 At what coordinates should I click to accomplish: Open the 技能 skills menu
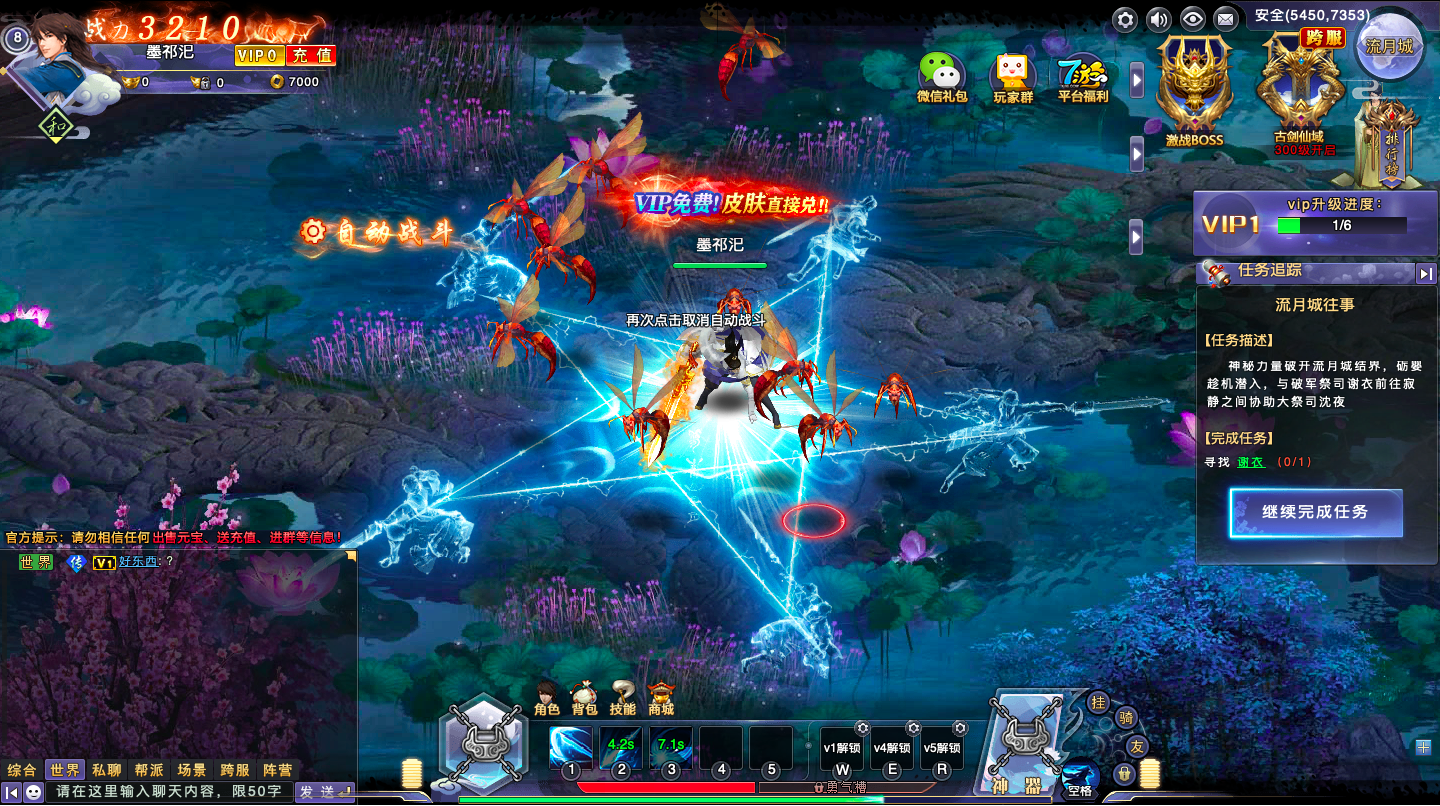(x=623, y=699)
